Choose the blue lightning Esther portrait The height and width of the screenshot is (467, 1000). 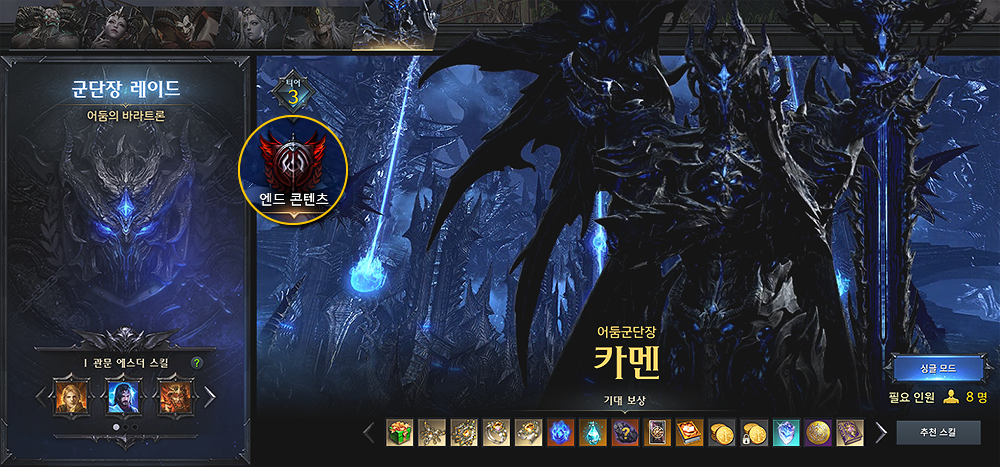(x=123, y=395)
